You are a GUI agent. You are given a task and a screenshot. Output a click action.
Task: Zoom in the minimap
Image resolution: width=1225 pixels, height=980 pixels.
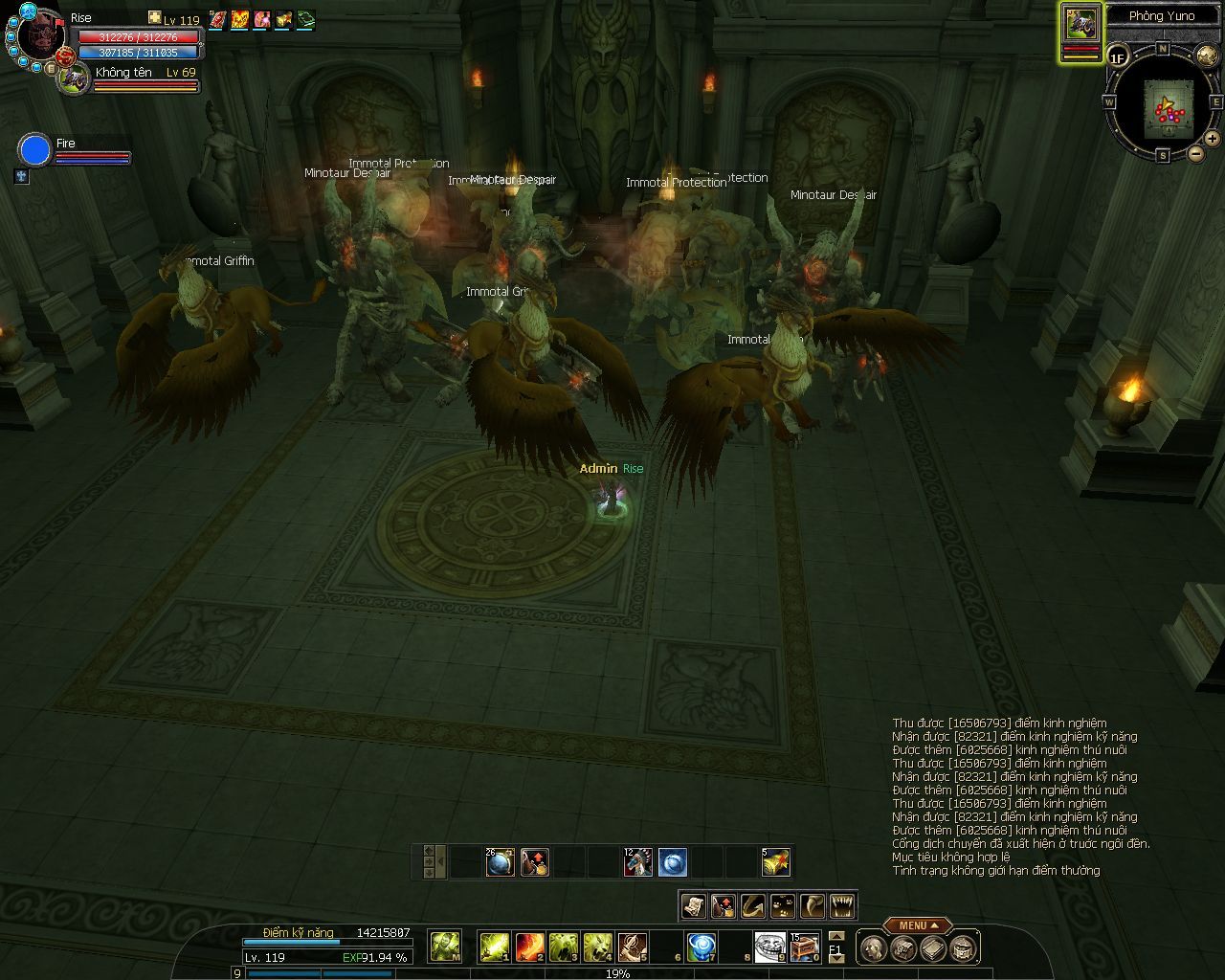(1212, 139)
